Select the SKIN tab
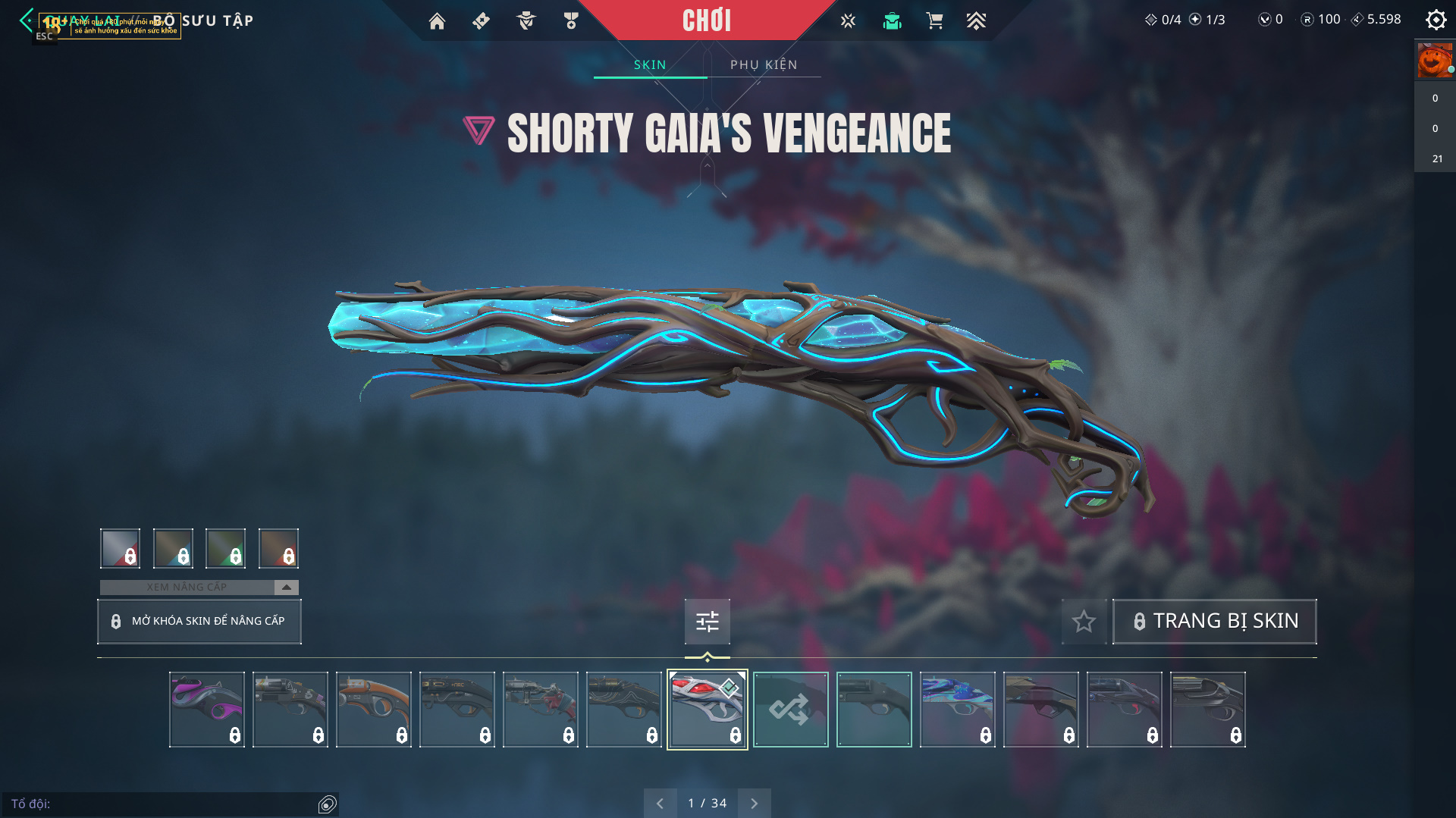 click(x=650, y=65)
